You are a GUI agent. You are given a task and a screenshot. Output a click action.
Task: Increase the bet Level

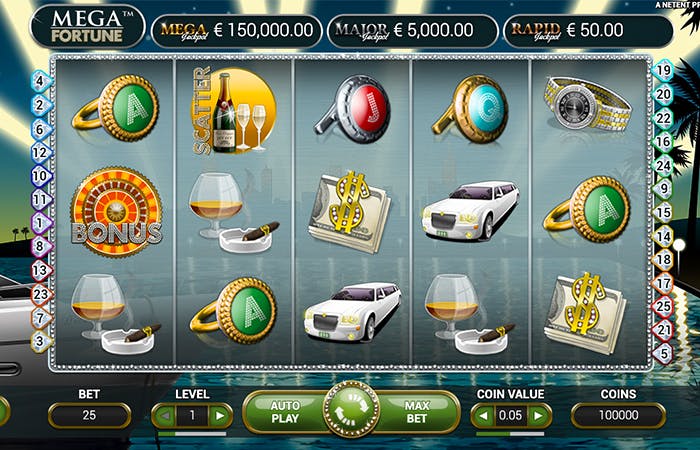pos(218,415)
